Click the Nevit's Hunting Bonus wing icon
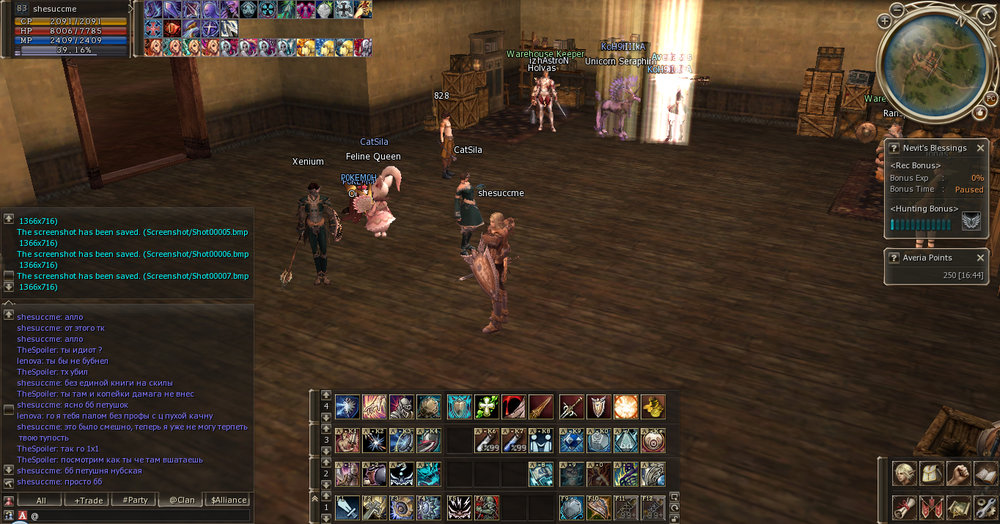This screenshot has width=1000, height=524. click(x=971, y=222)
